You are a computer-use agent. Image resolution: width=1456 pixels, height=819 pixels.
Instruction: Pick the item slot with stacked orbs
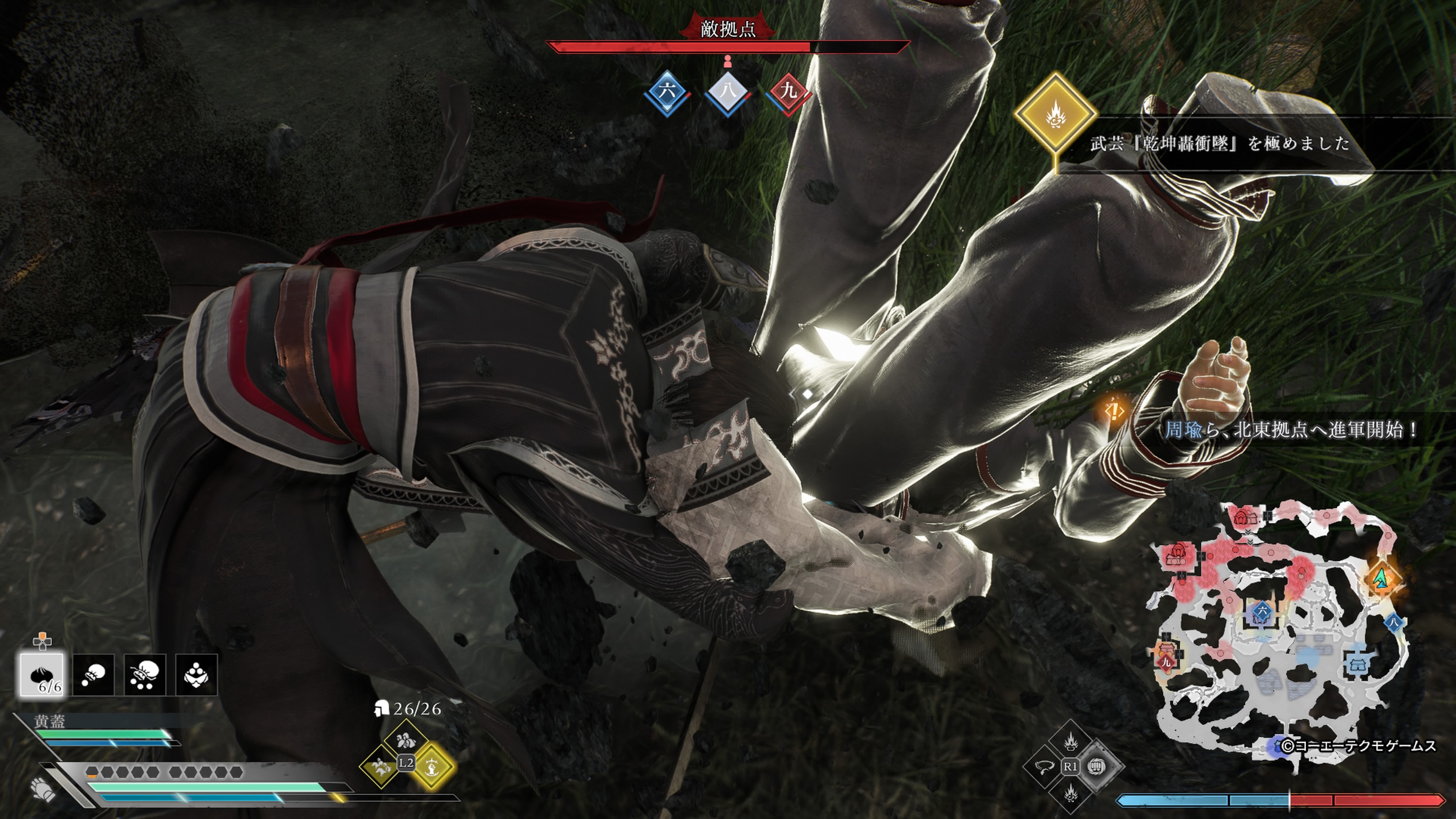(x=196, y=674)
